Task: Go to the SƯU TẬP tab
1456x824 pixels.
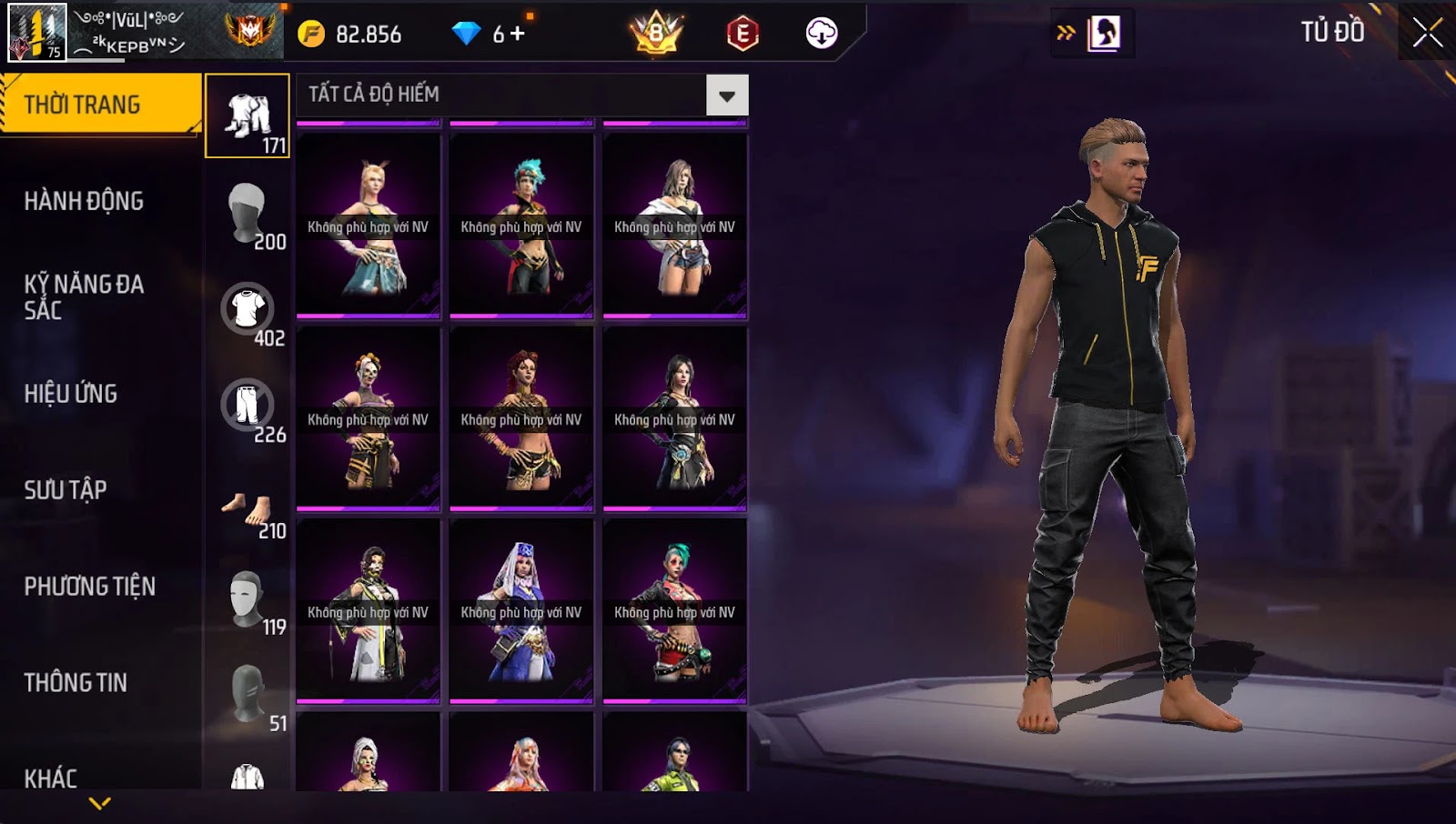Action: tap(66, 490)
